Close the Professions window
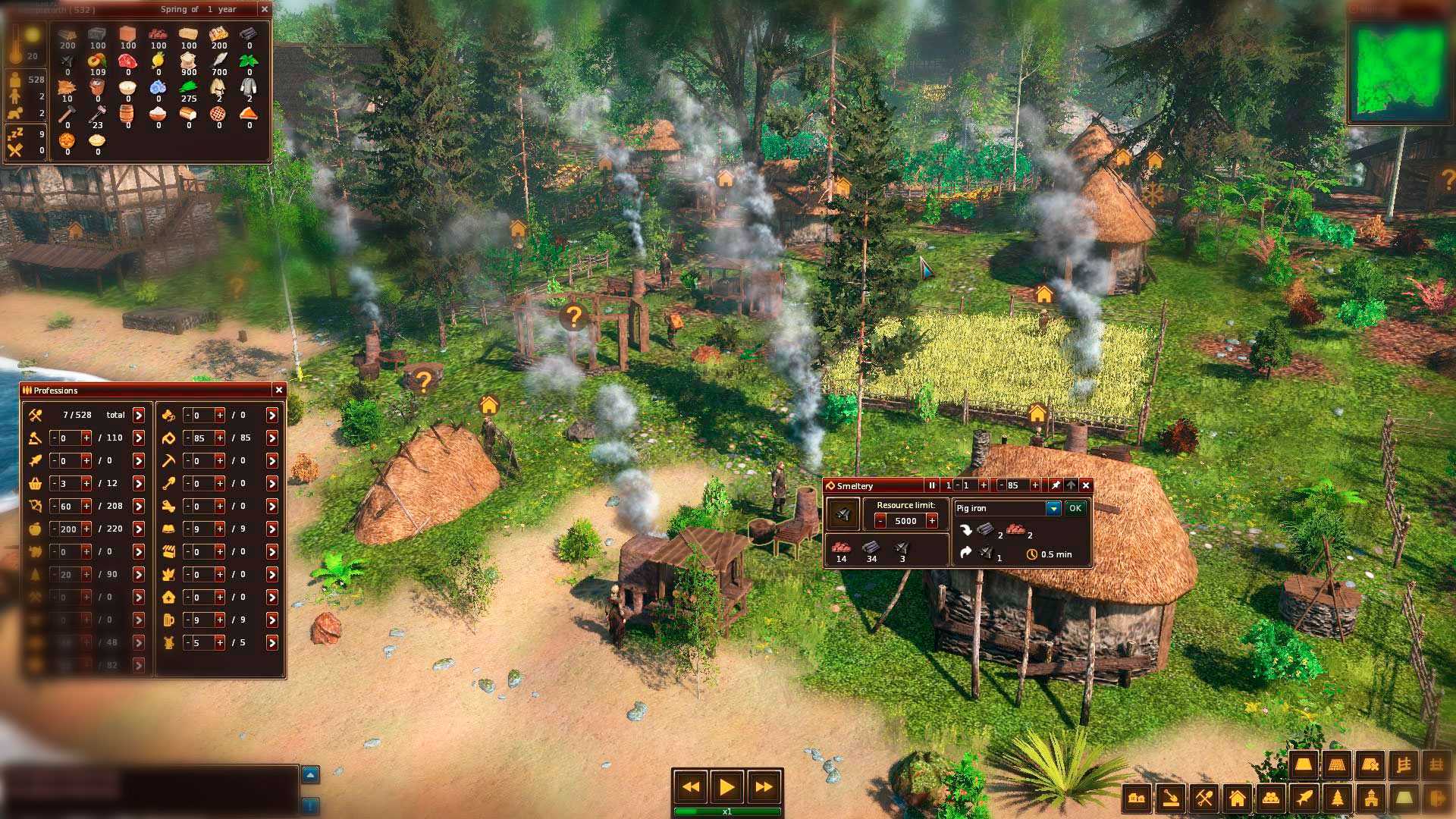Screen dimensions: 1456x819 tap(279, 390)
